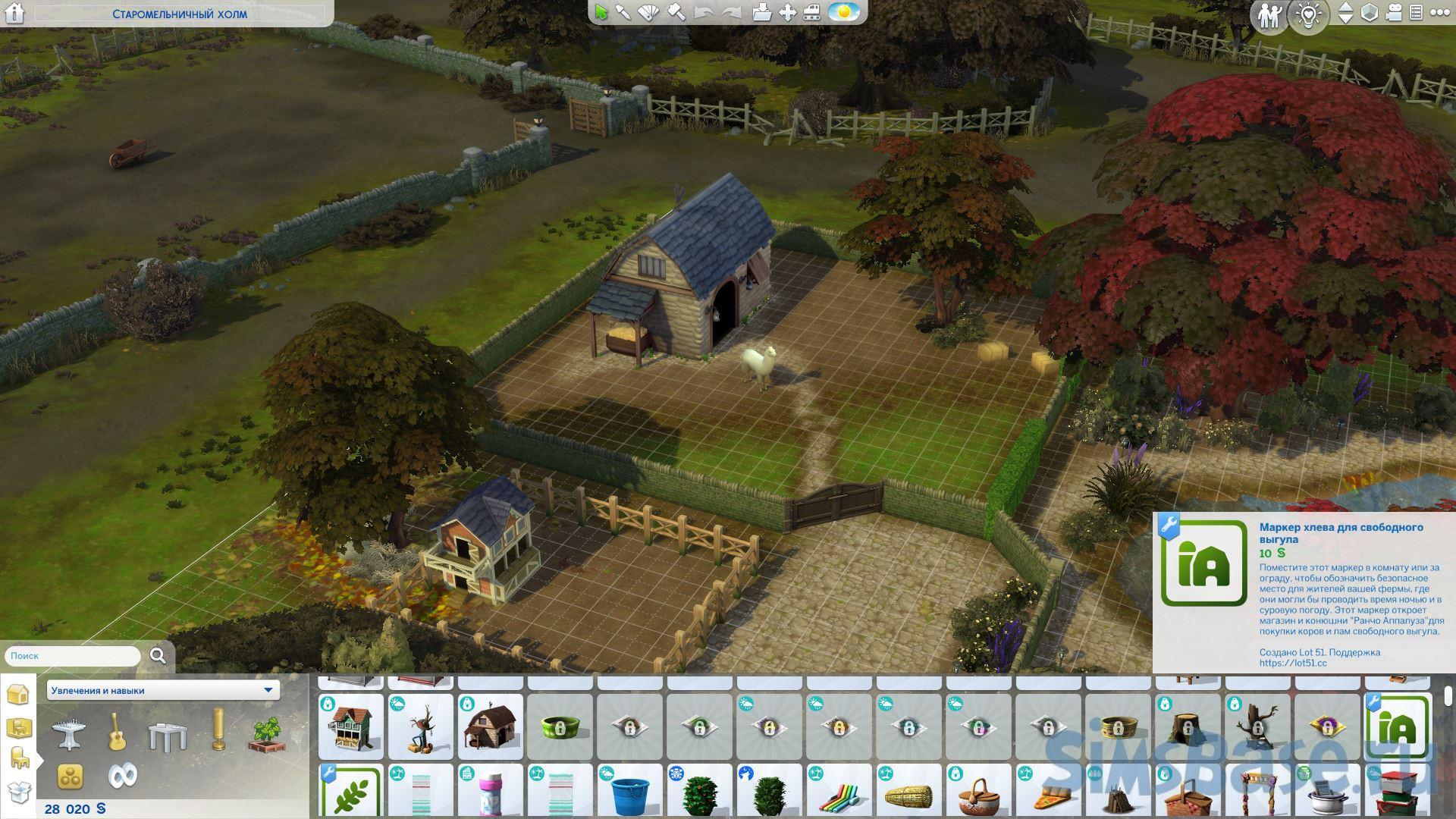Image resolution: width=1456 pixels, height=819 pixels.
Task: Choose the scarecrow catalog item
Action: (x=421, y=726)
